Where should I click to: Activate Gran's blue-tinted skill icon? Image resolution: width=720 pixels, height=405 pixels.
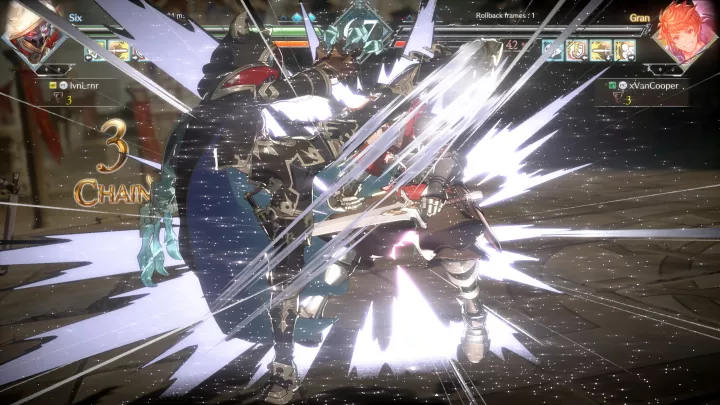[x=553, y=50]
